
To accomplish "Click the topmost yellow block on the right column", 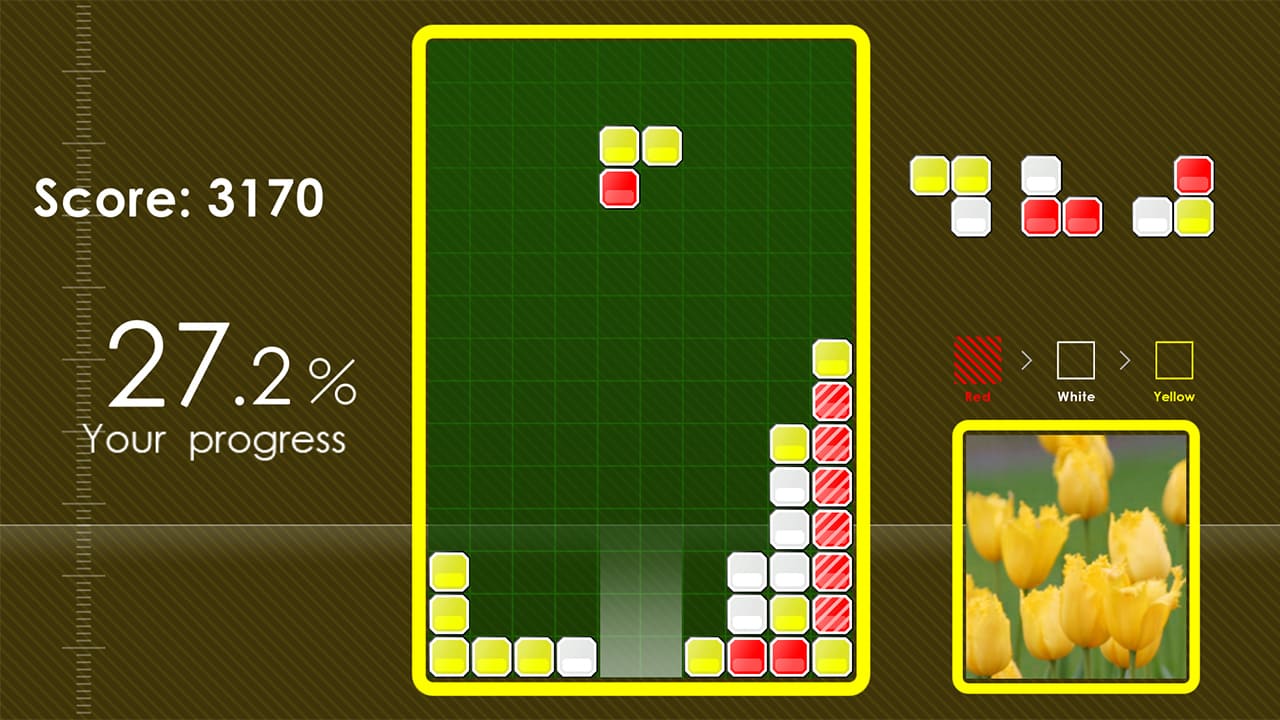I will point(833,355).
